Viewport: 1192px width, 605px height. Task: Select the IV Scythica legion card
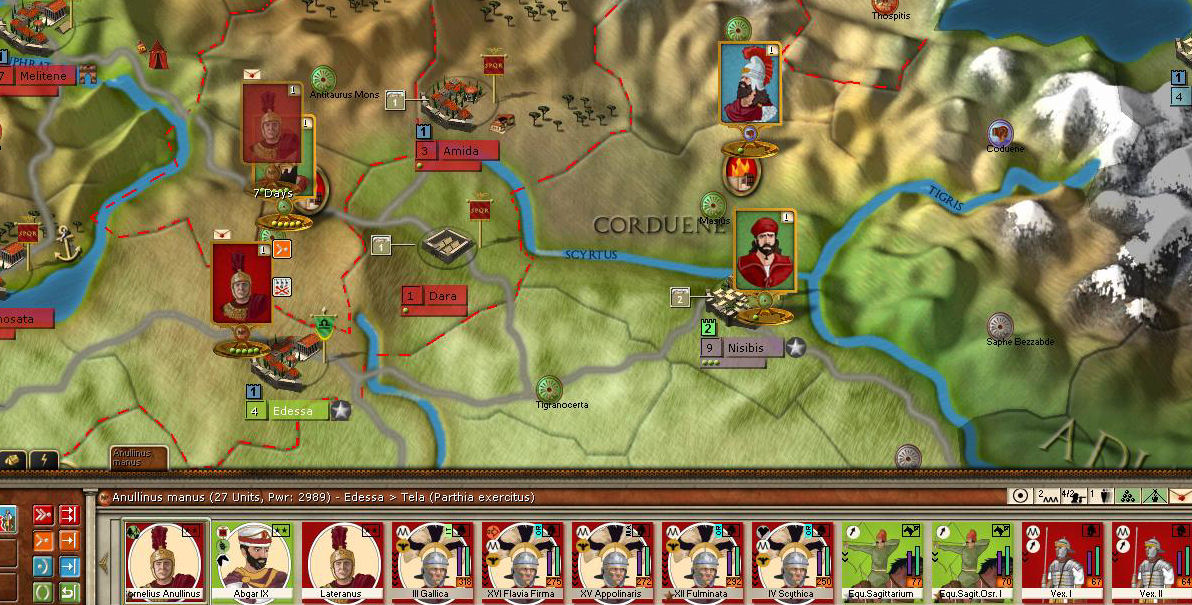(x=794, y=560)
